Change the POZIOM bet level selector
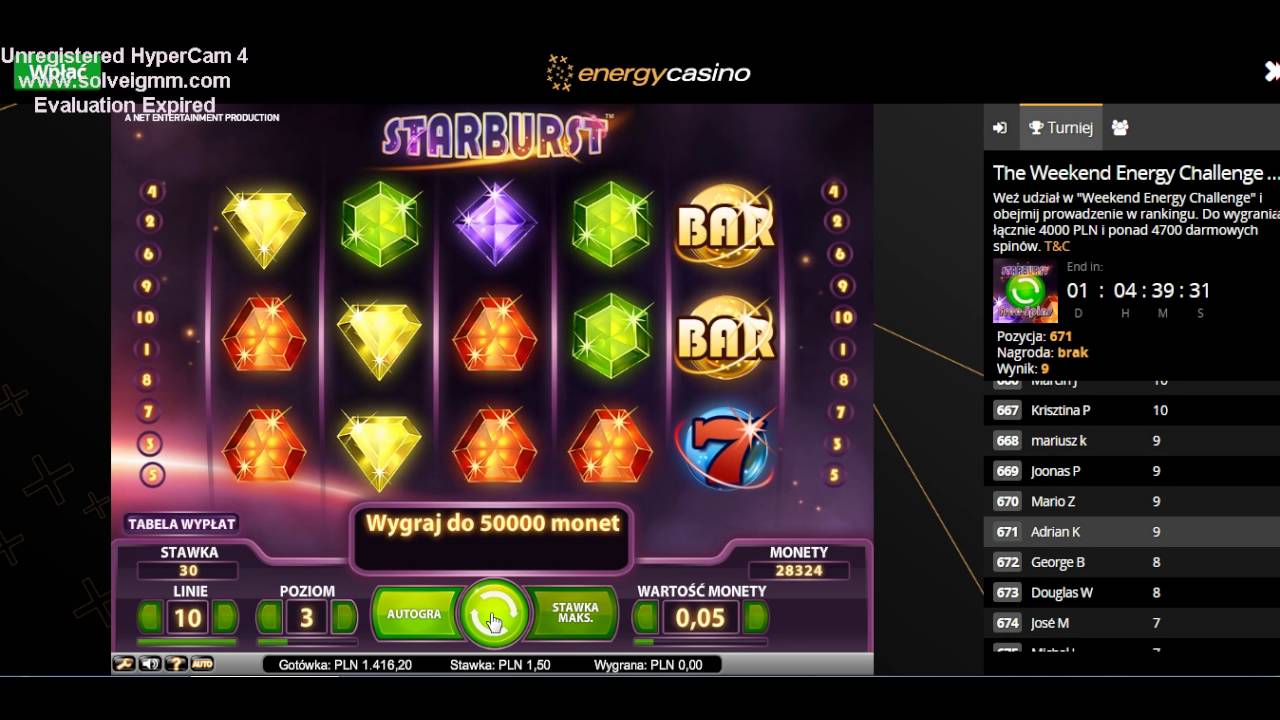Screen dimensions: 1280x720 307,616
